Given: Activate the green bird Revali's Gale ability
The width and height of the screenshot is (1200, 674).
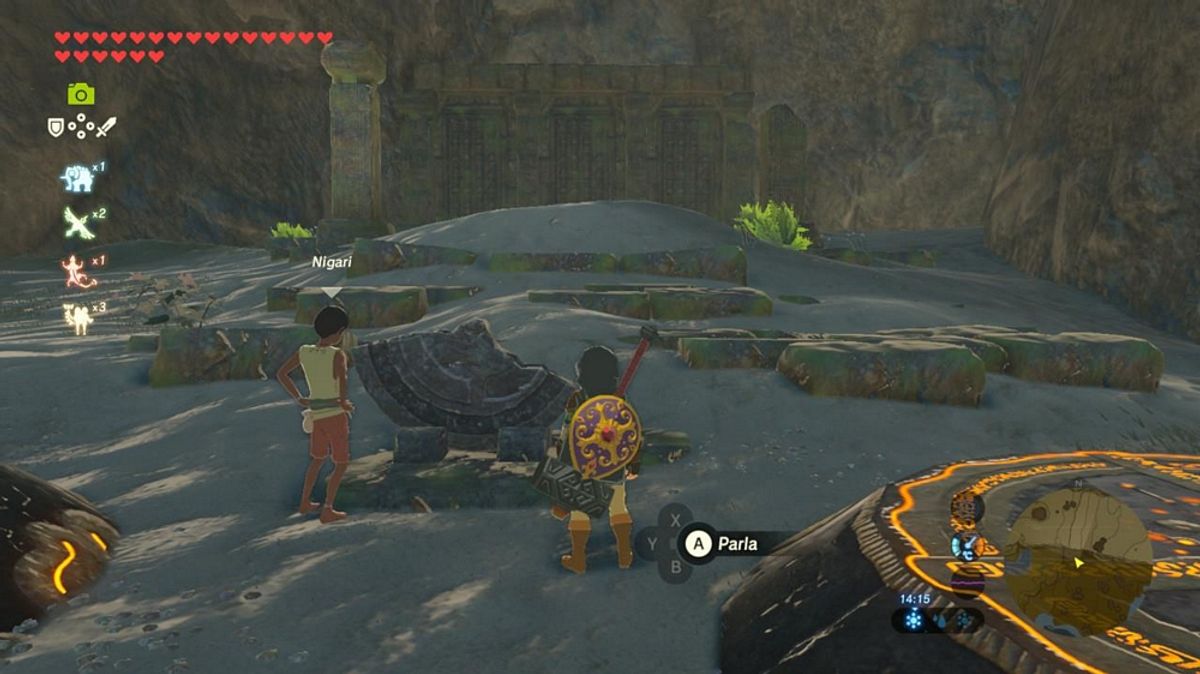Looking at the screenshot, I should 78,223.
